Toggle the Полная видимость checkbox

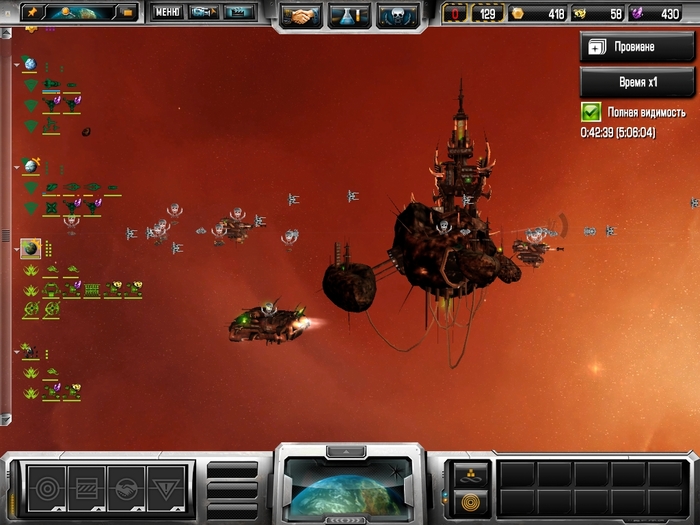(591, 113)
